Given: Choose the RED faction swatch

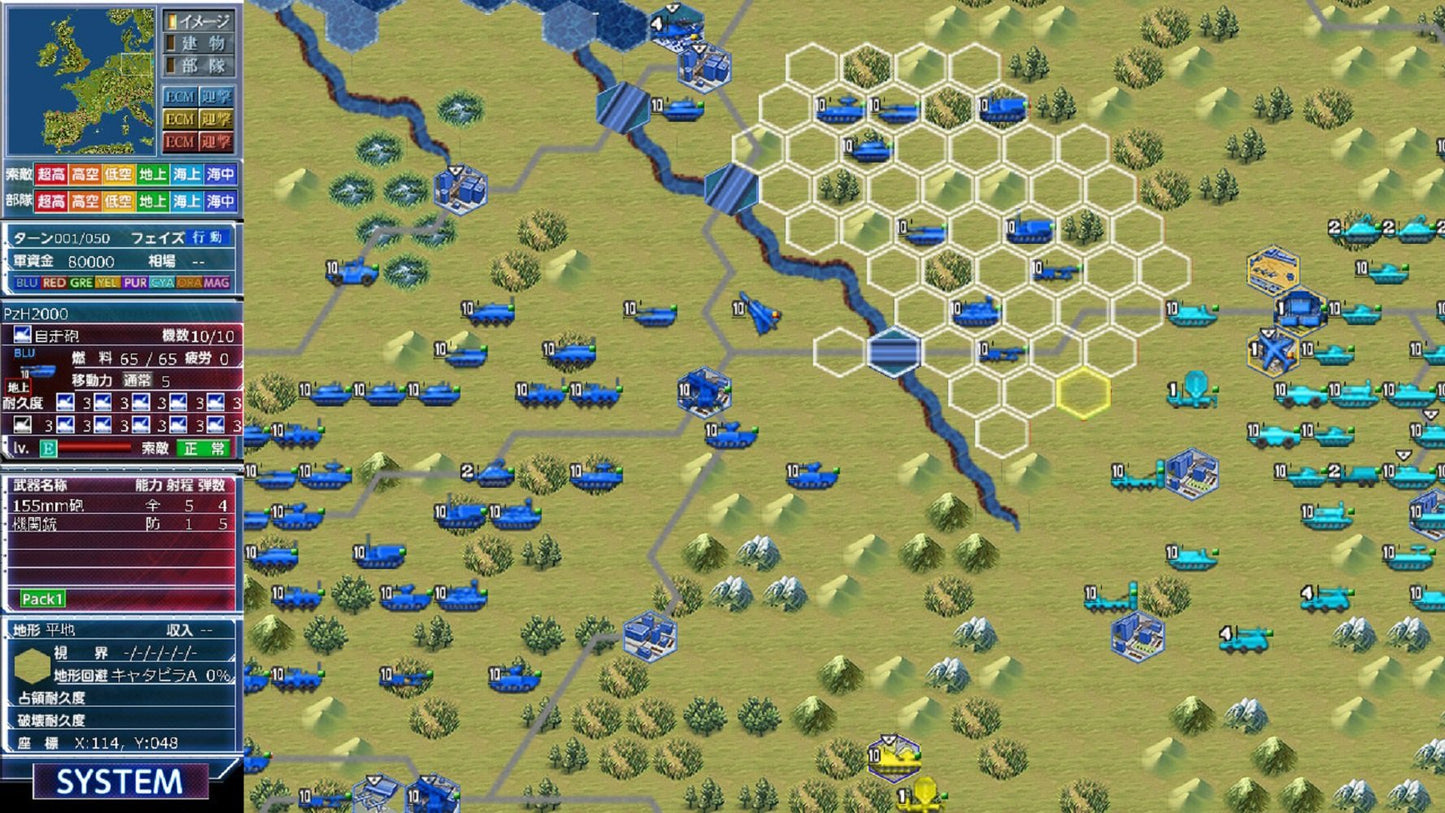Looking at the screenshot, I should pos(54,283).
